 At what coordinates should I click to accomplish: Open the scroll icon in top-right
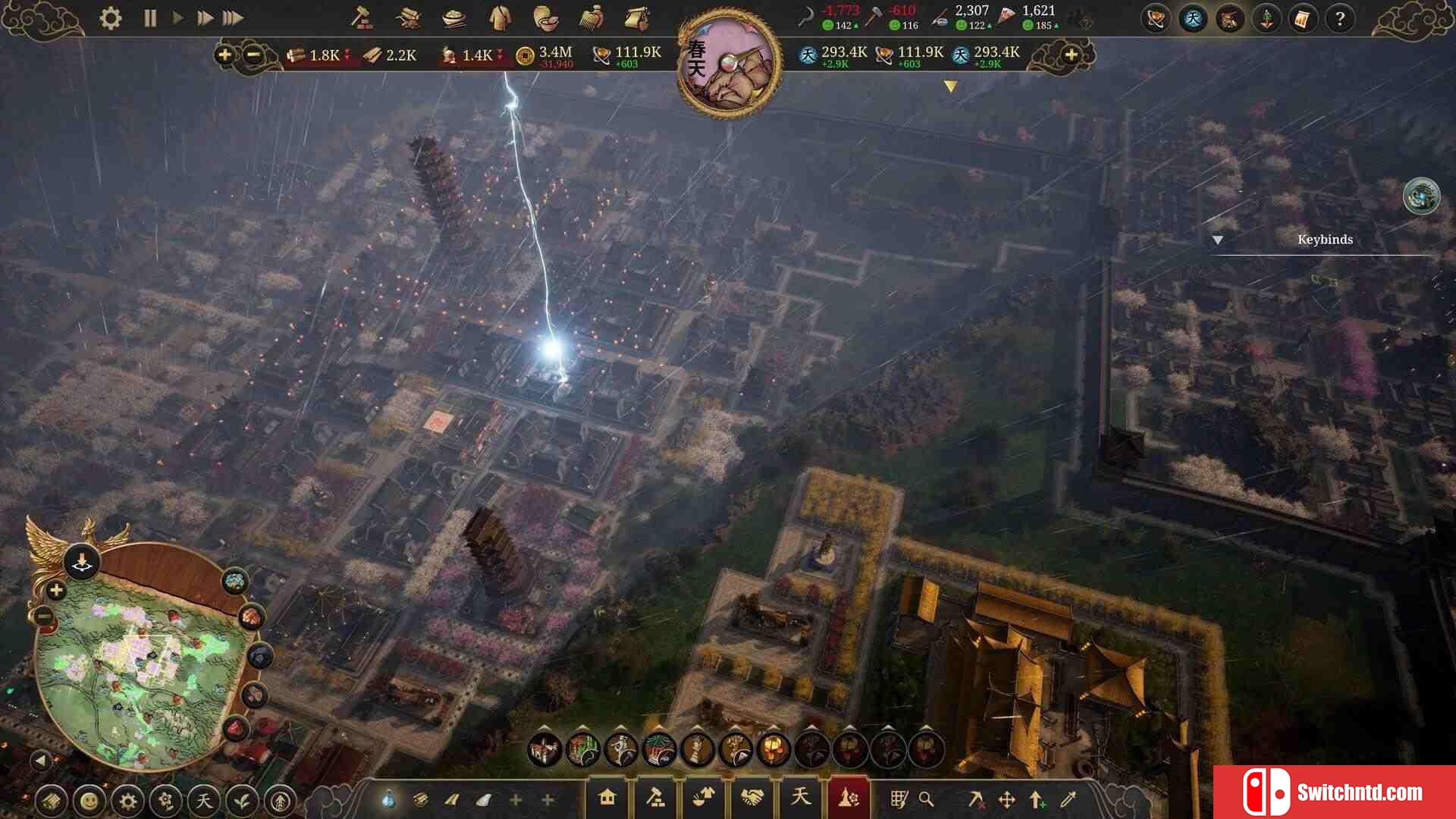pos(1302,19)
